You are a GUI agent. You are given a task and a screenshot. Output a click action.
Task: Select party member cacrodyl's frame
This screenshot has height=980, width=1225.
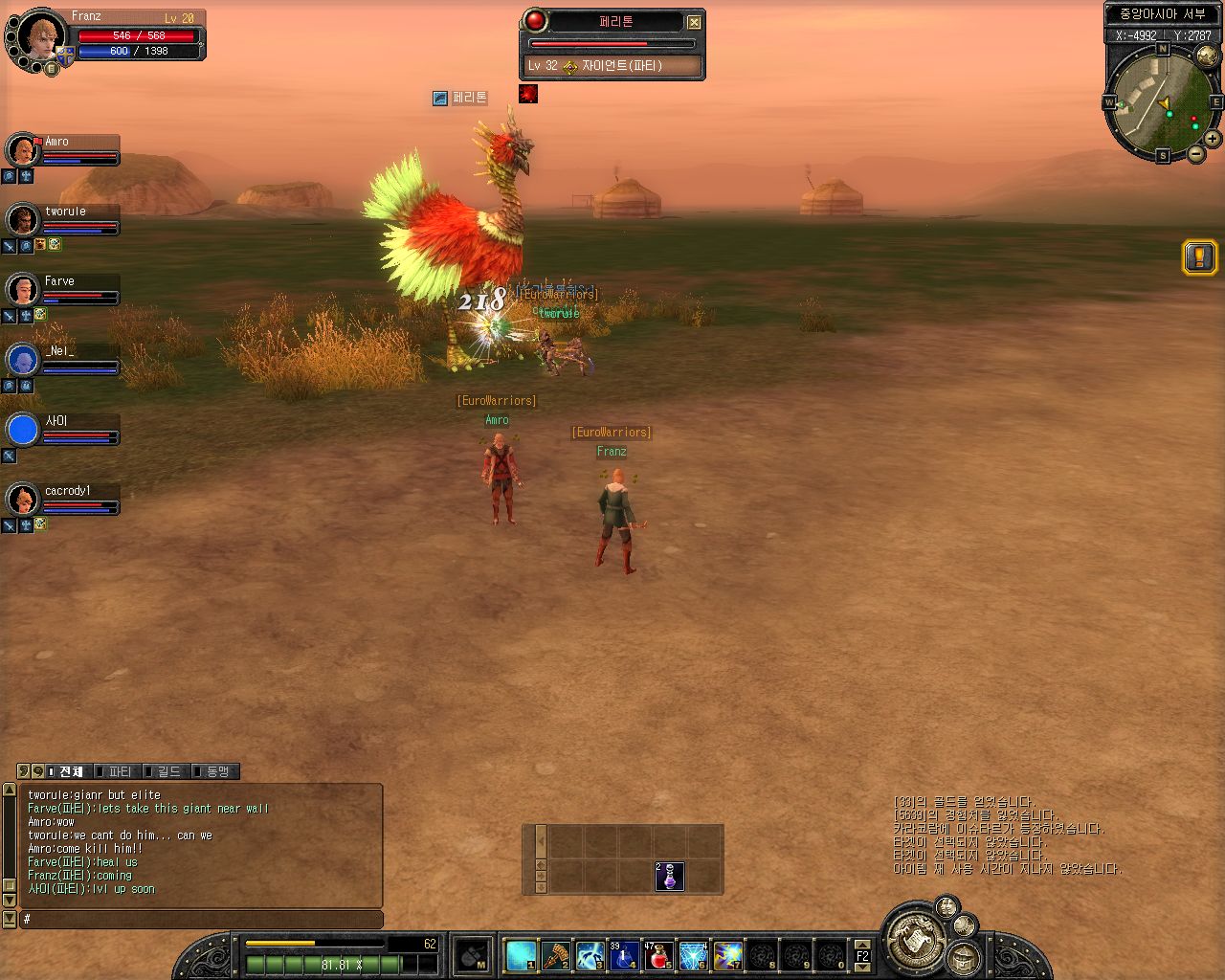tap(63, 501)
